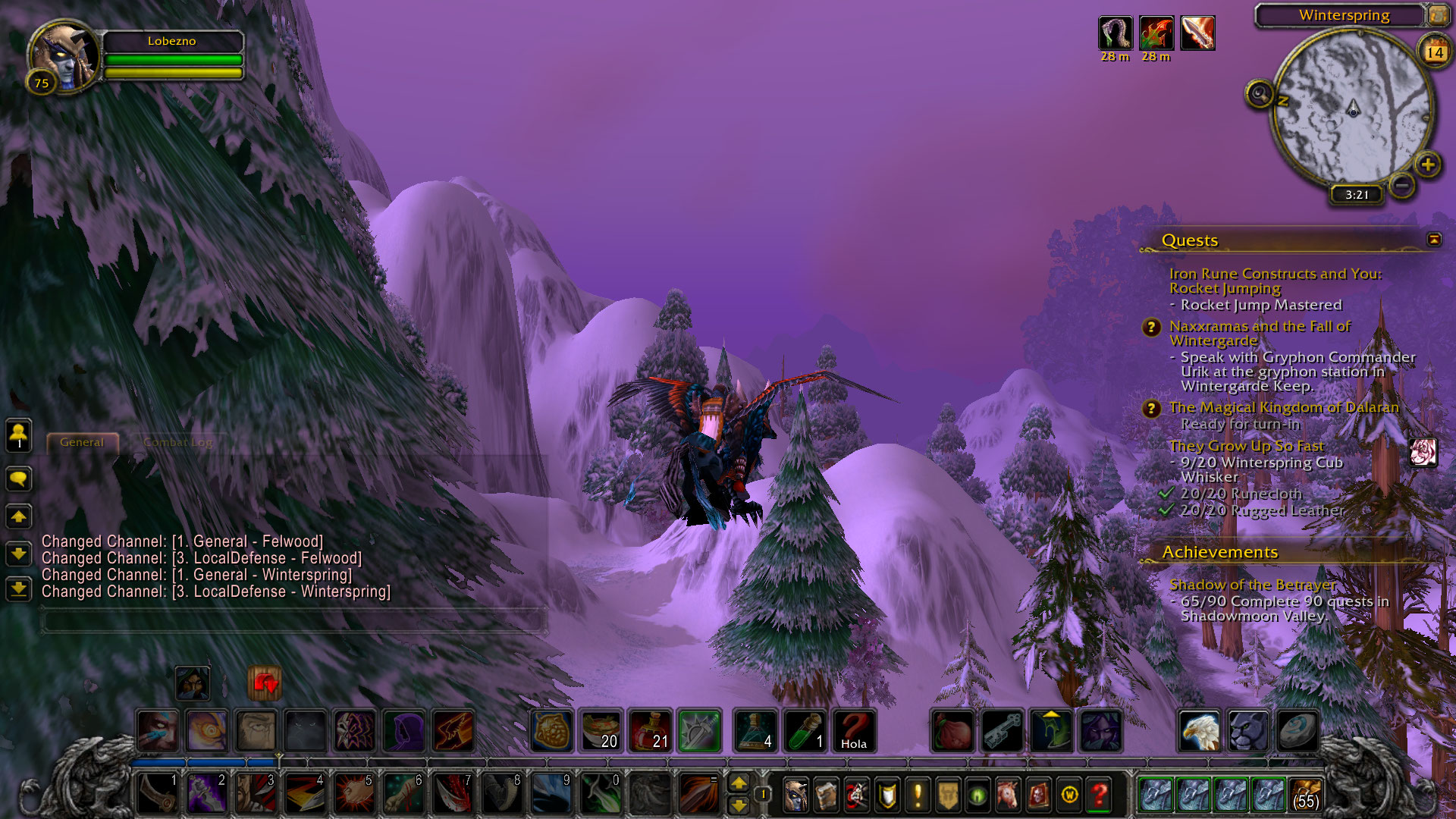Zoom out on the minimap

click(1402, 184)
